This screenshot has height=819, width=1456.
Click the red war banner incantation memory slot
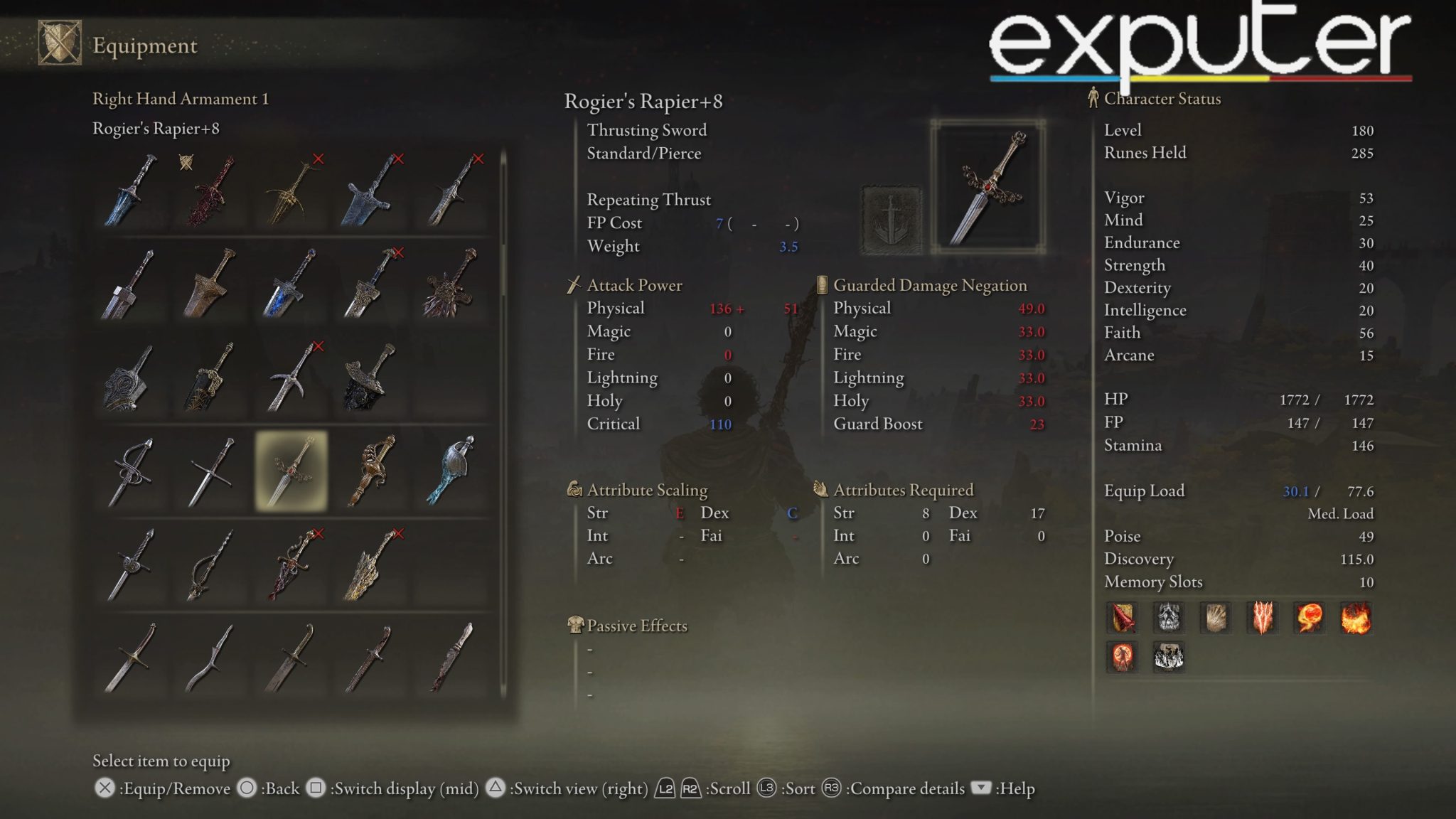click(1122, 619)
